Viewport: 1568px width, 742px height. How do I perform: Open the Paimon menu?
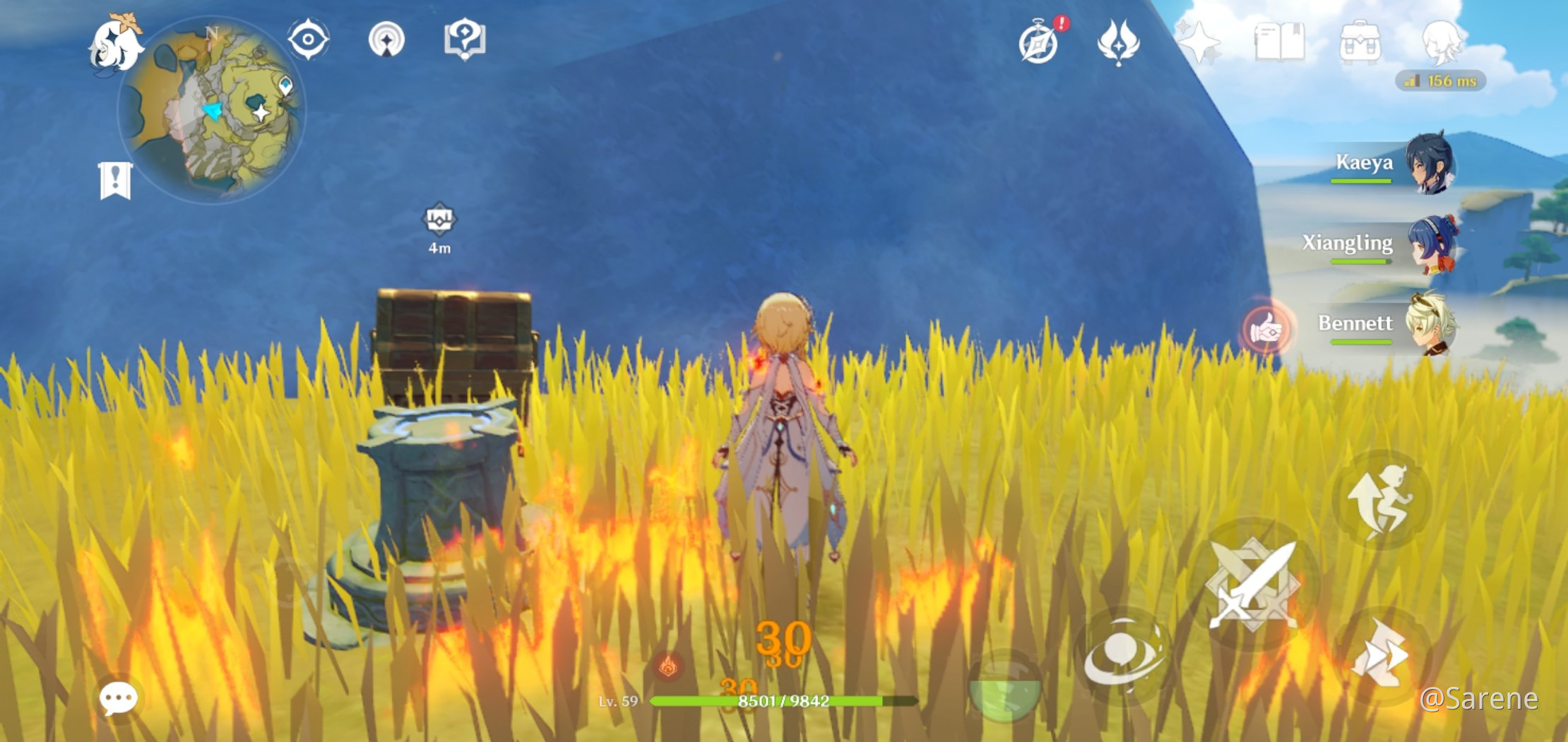pos(115,44)
